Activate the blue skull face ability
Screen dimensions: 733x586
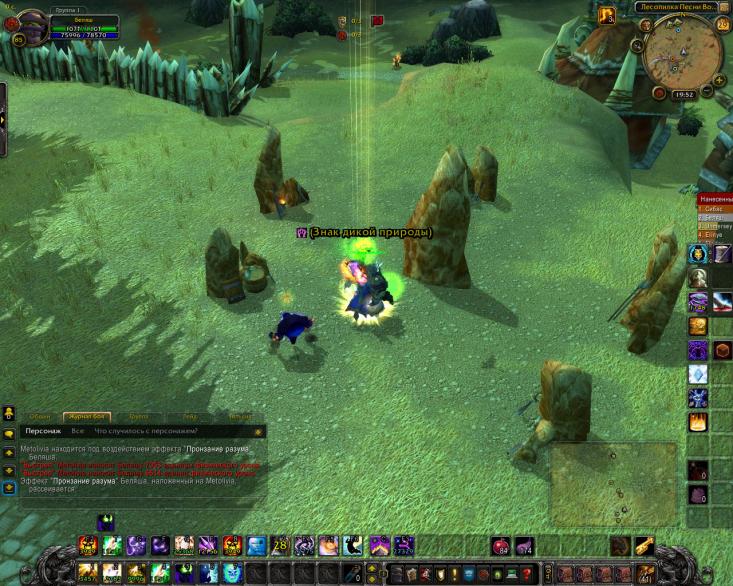258,546
